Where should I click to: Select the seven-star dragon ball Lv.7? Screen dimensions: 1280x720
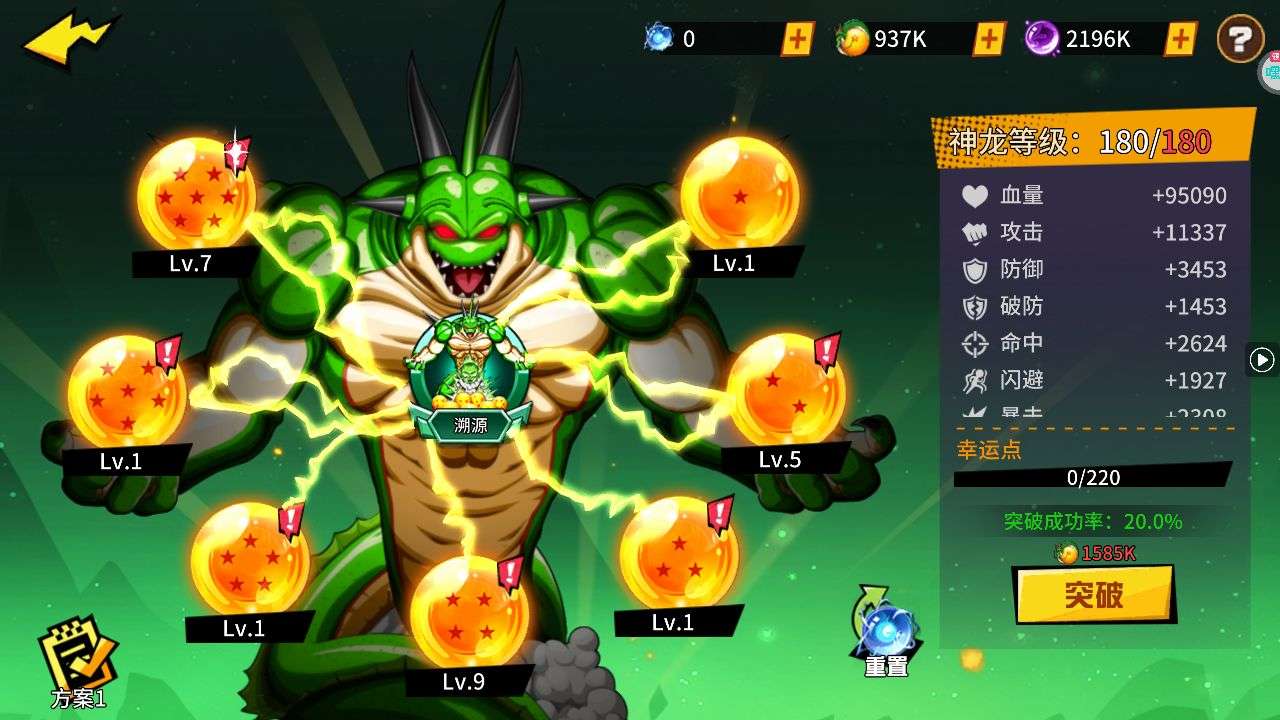pos(195,195)
